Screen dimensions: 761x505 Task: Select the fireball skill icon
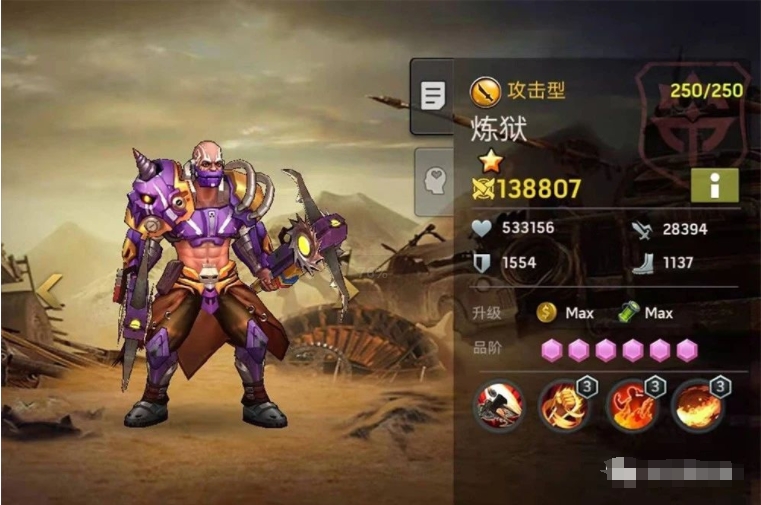697,406
